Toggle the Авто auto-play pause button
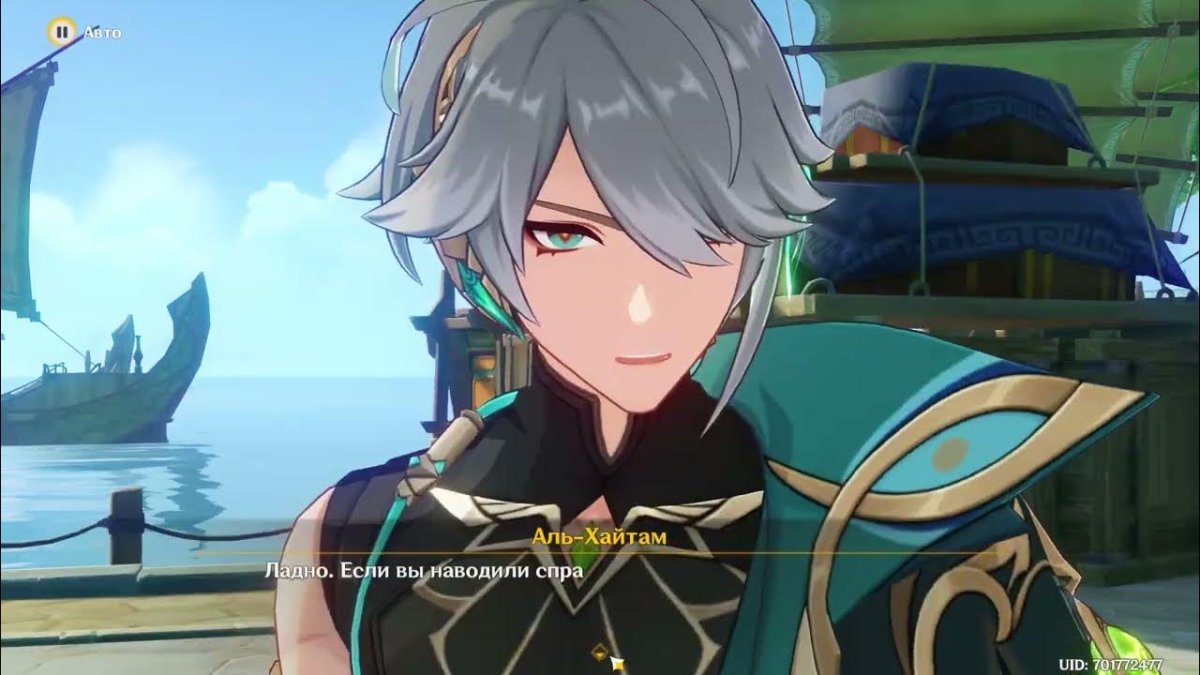Image resolution: width=1200 pixels, height=675 pixels. (62, 32)
